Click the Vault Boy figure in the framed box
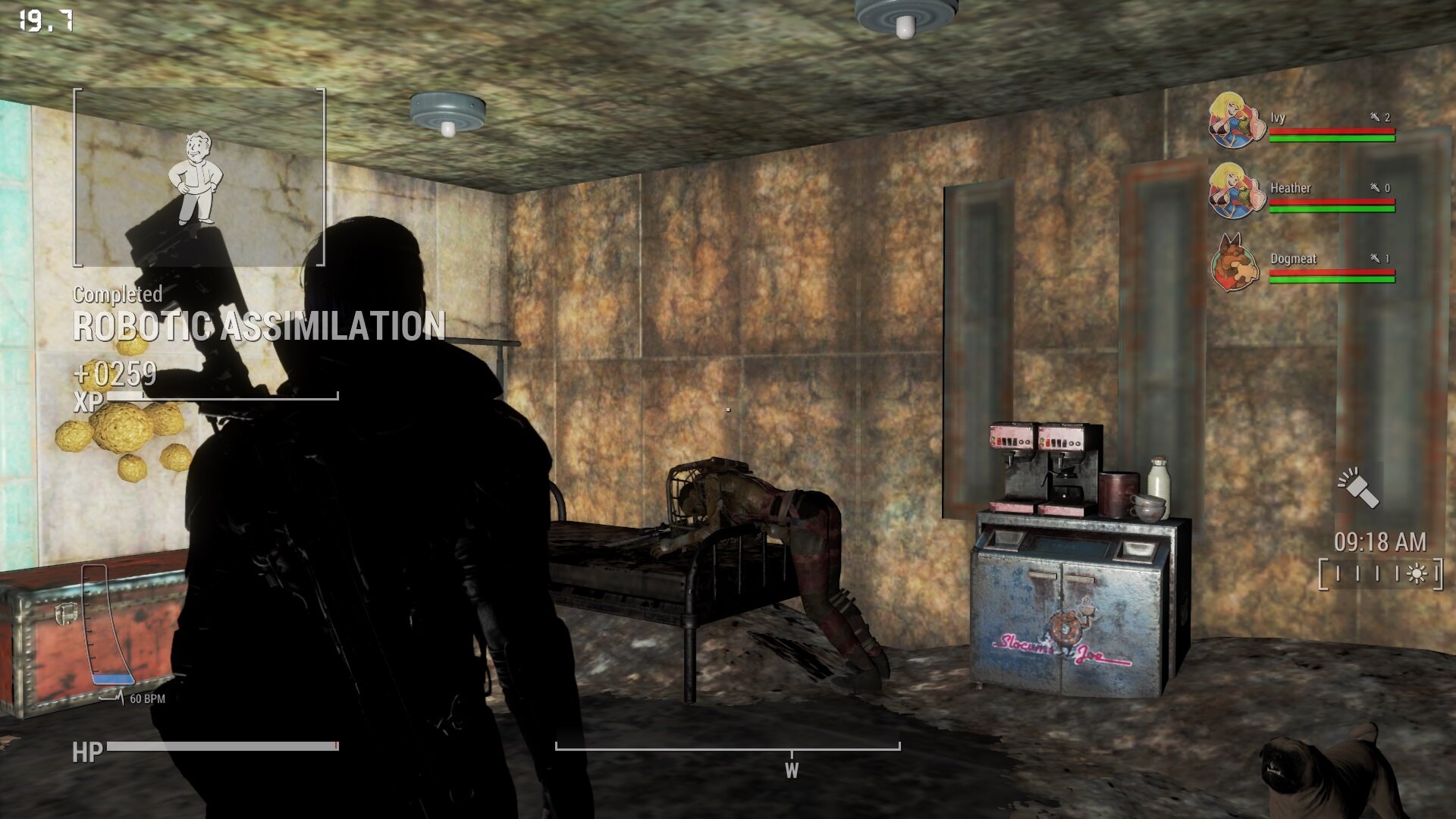The width and height of the screenshot is (1456, 819). click(197, 174)
